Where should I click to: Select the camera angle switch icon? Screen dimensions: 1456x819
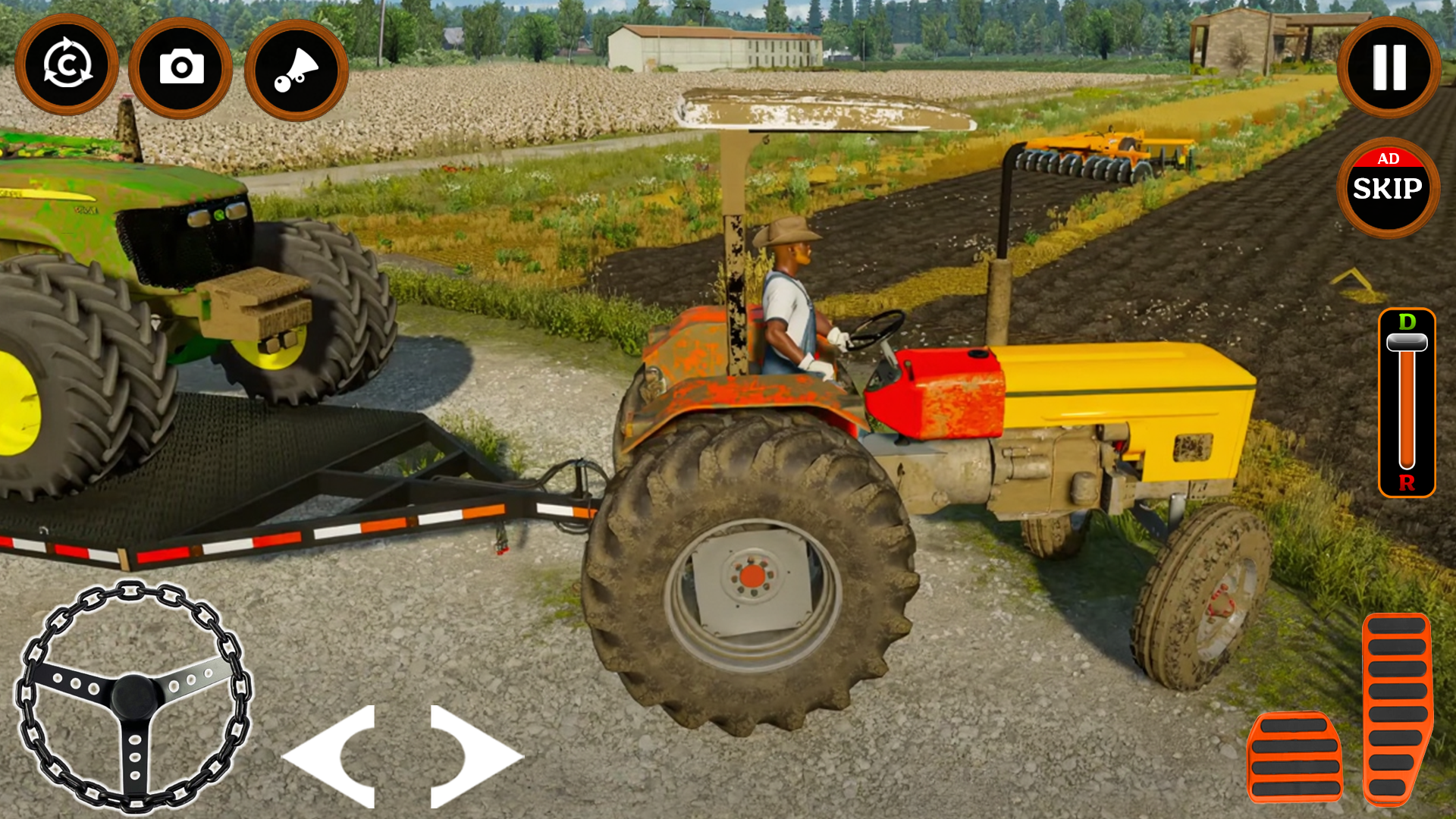tap(180, 68)
